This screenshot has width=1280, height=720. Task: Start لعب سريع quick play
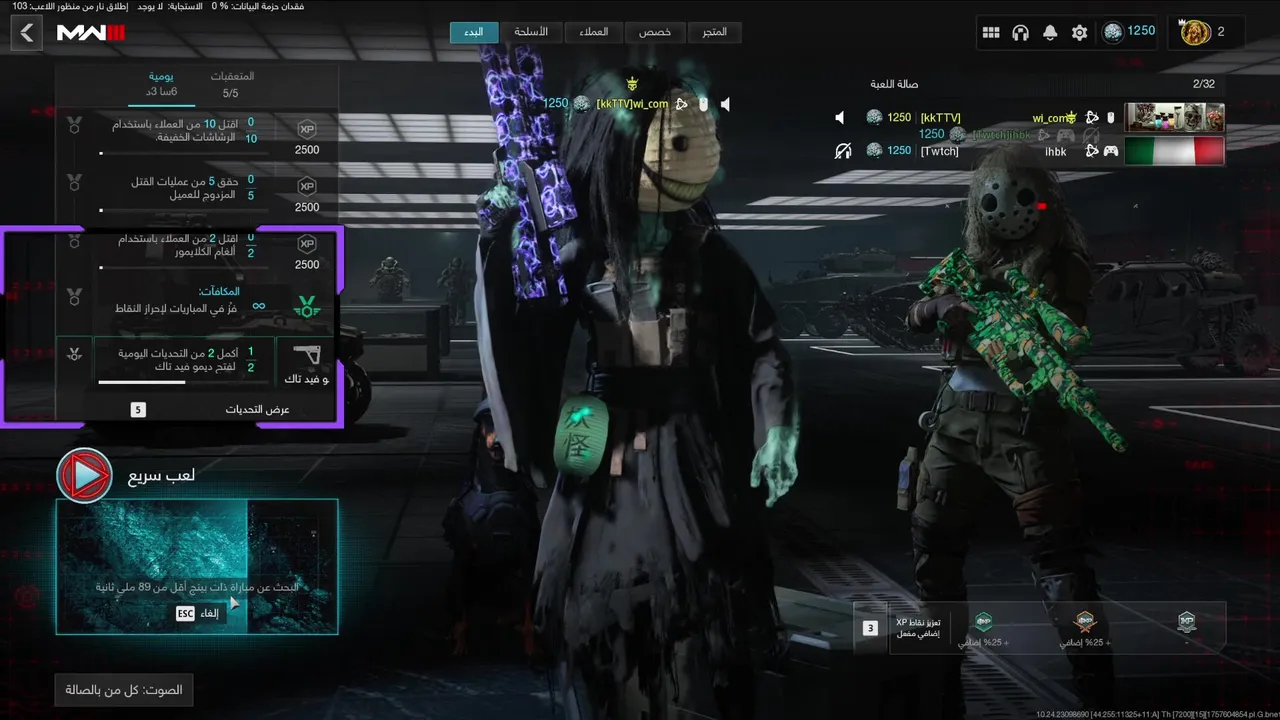[x=85, y=475]
